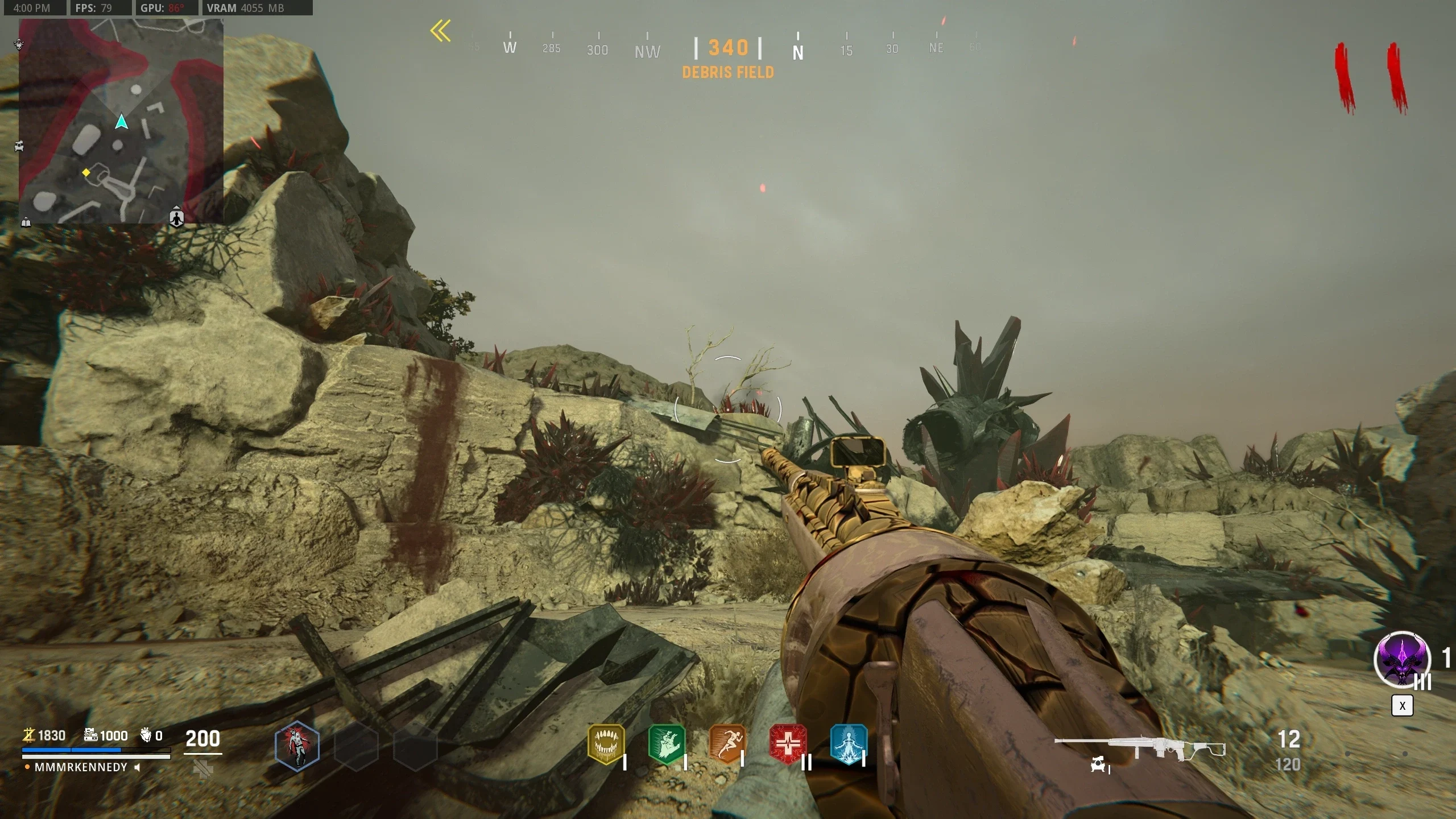
Task: Activate the purple demon field upgrade
Action: coord(1401,660)
